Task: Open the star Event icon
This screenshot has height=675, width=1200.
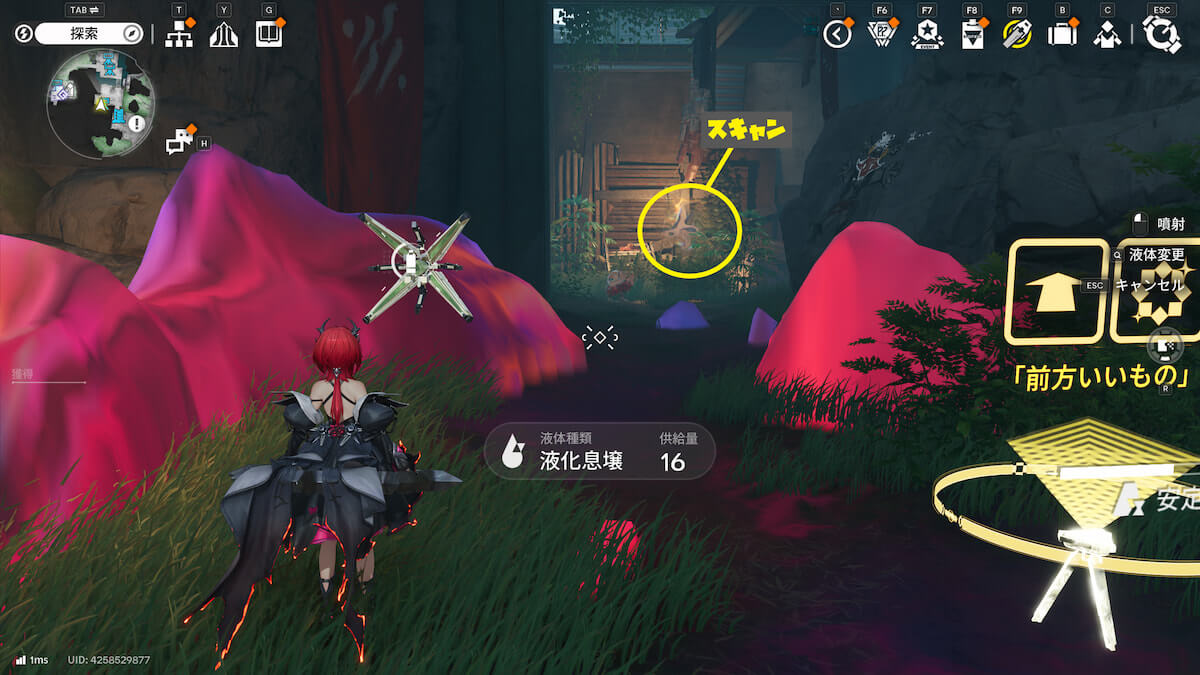Action: tap(926, 35)
